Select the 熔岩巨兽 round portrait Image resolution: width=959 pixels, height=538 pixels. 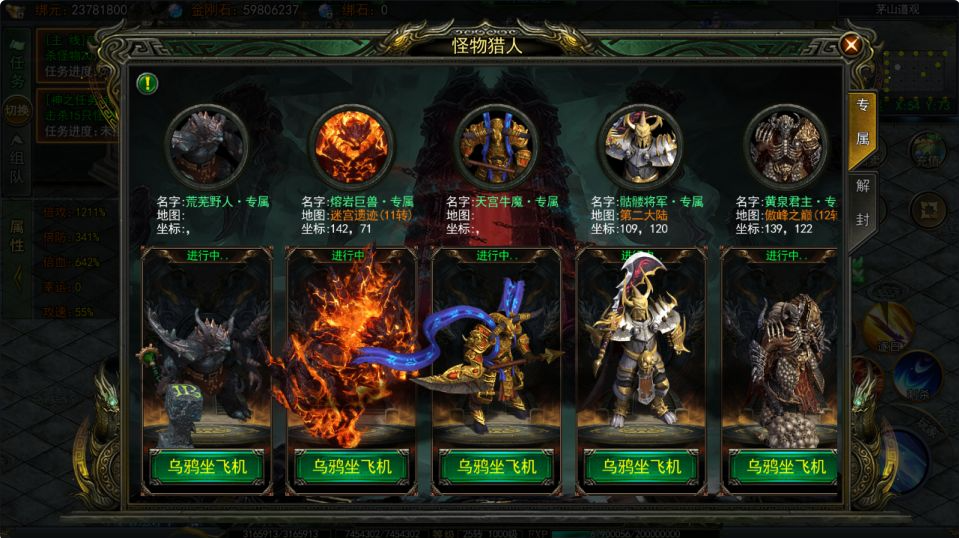351,144
